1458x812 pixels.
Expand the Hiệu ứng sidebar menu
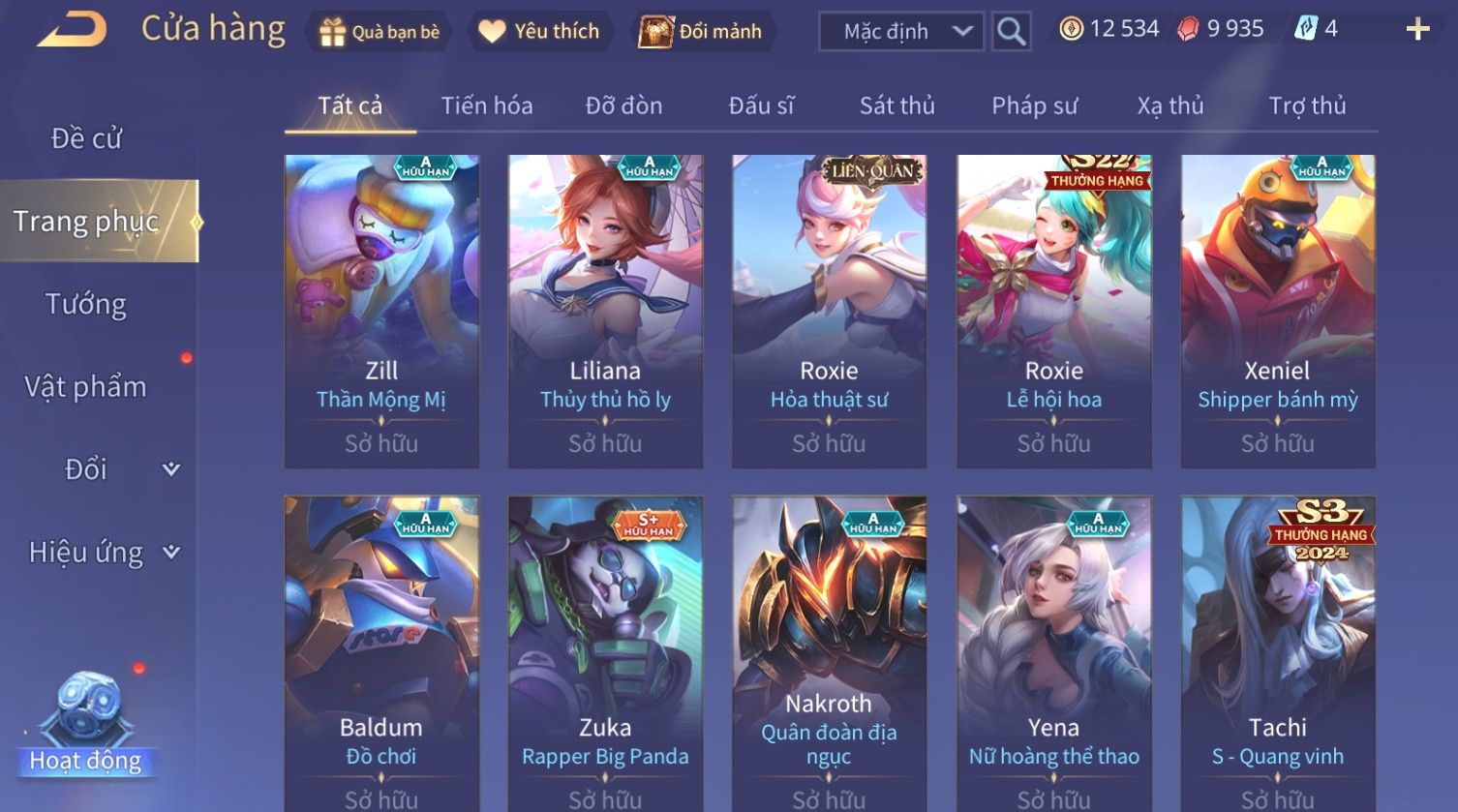[104, 553]
